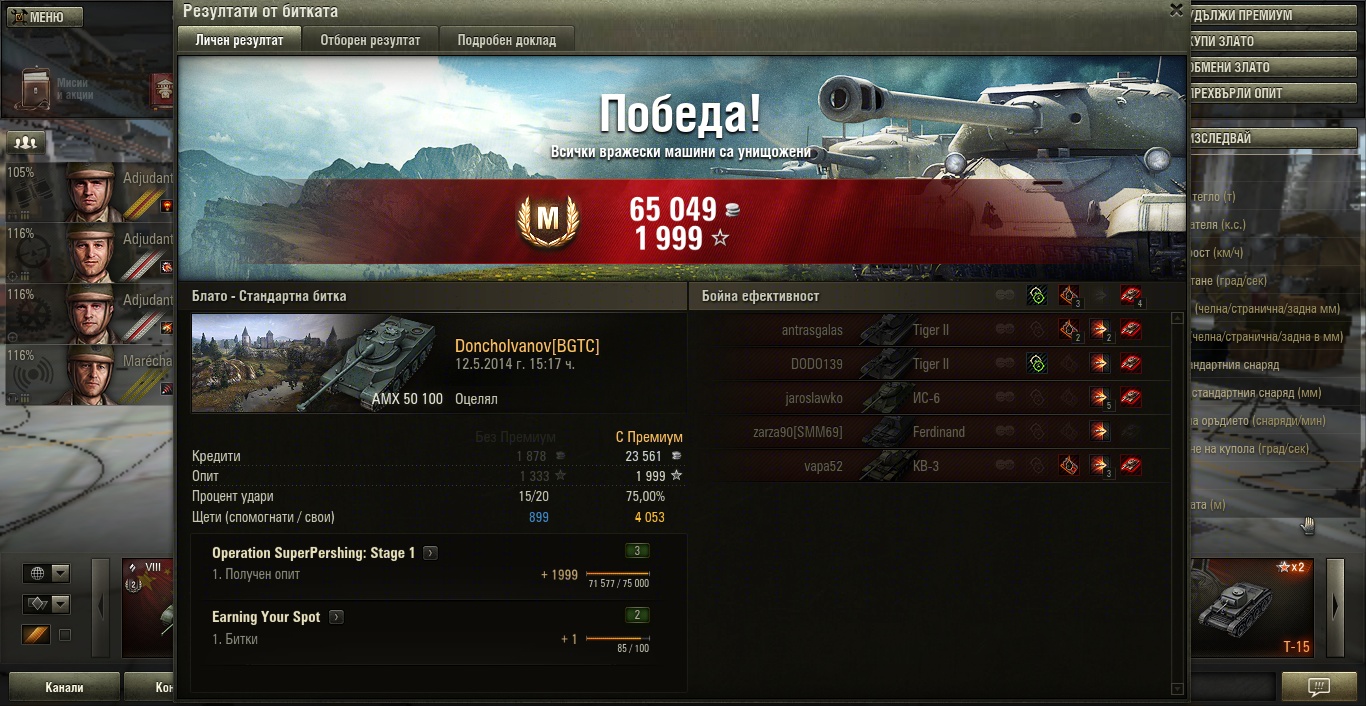The width and height of the screenshot is (1366, 706).
Task: Switch to the Отборен резултат tab
Action: [370, 40]
